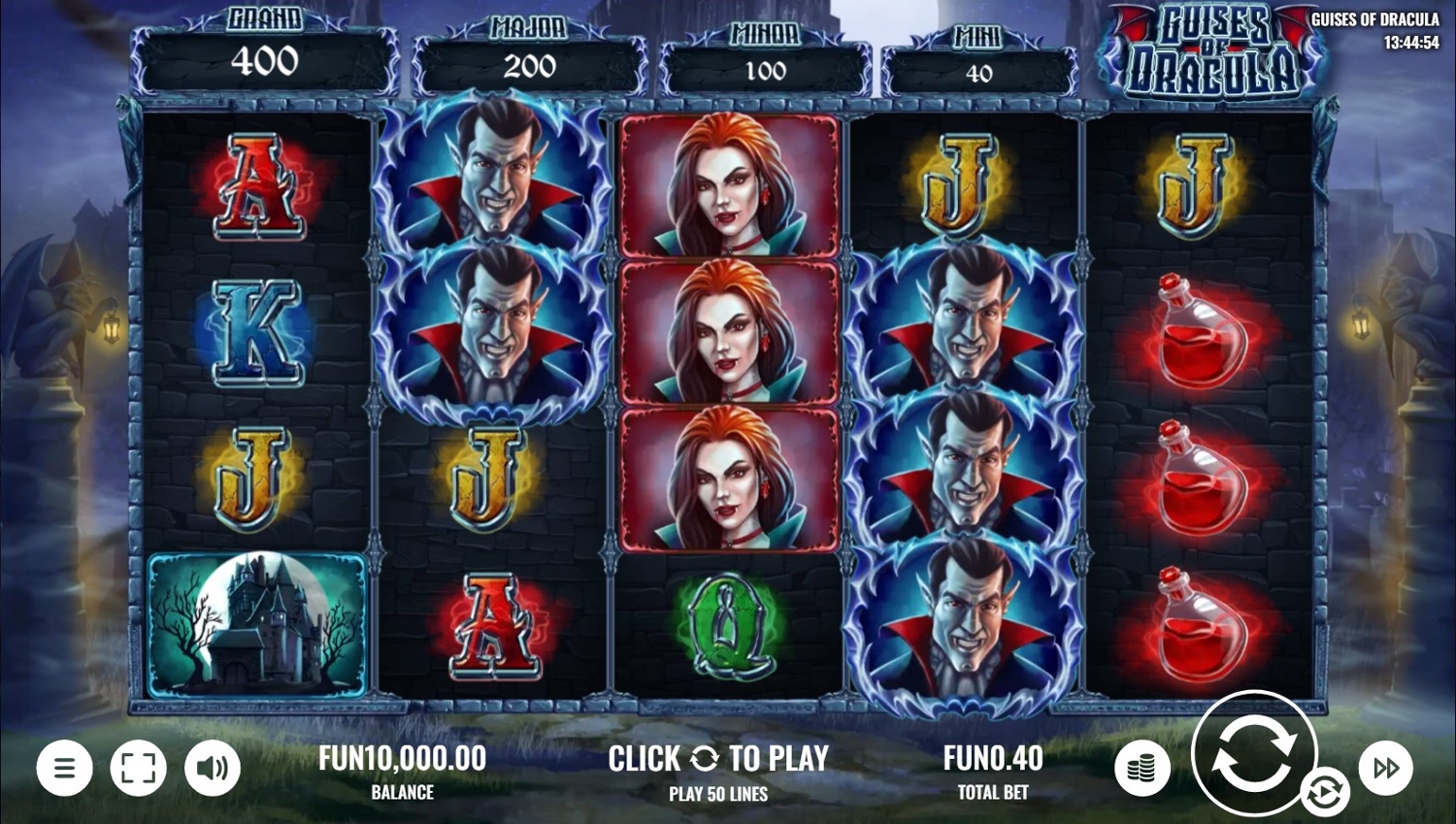Open the small autoplay spin options
Viewport: 1456px width, 824px height.
tap(1324, 792)
